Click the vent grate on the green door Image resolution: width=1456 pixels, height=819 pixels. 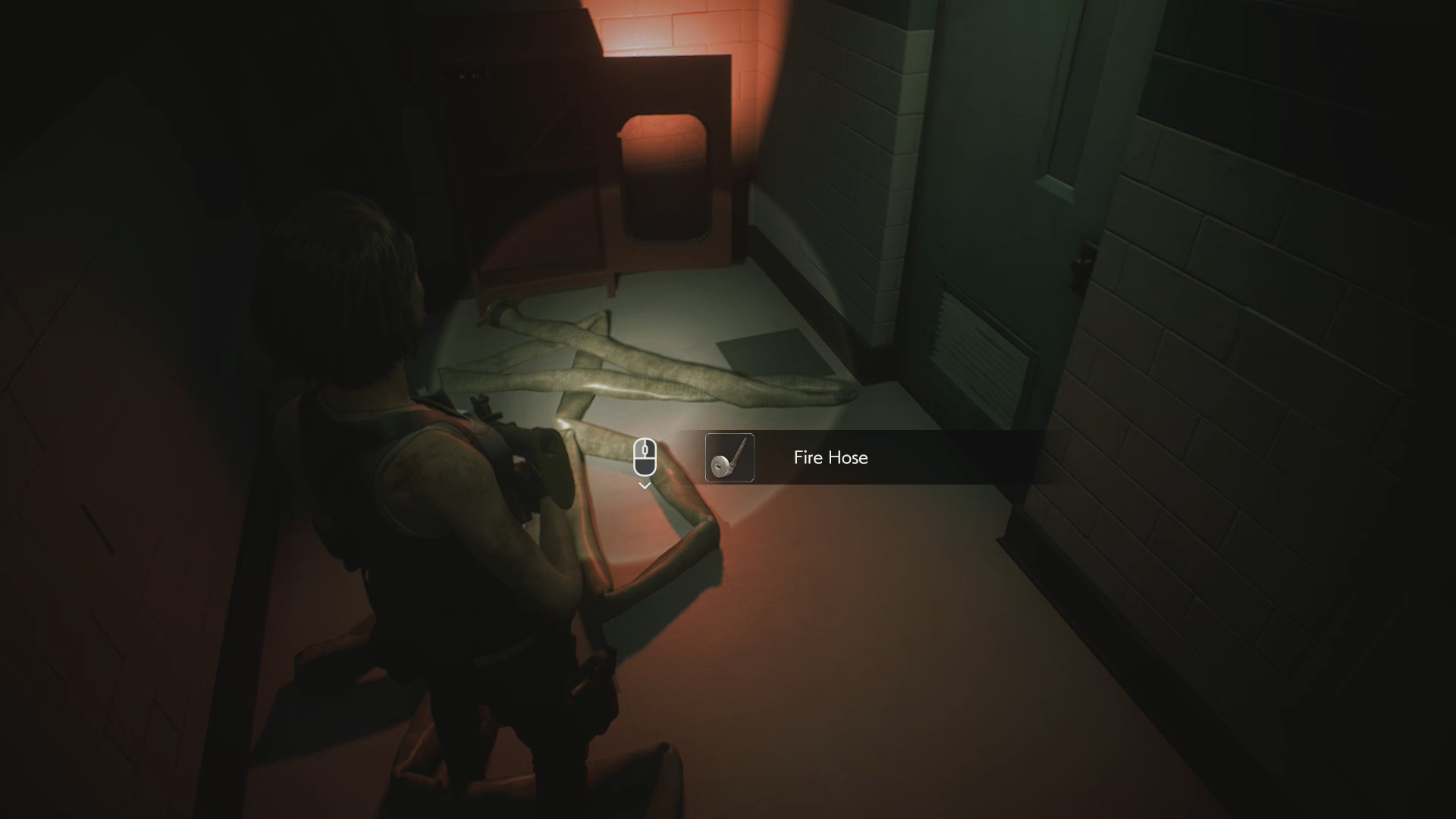pos(977,350)
